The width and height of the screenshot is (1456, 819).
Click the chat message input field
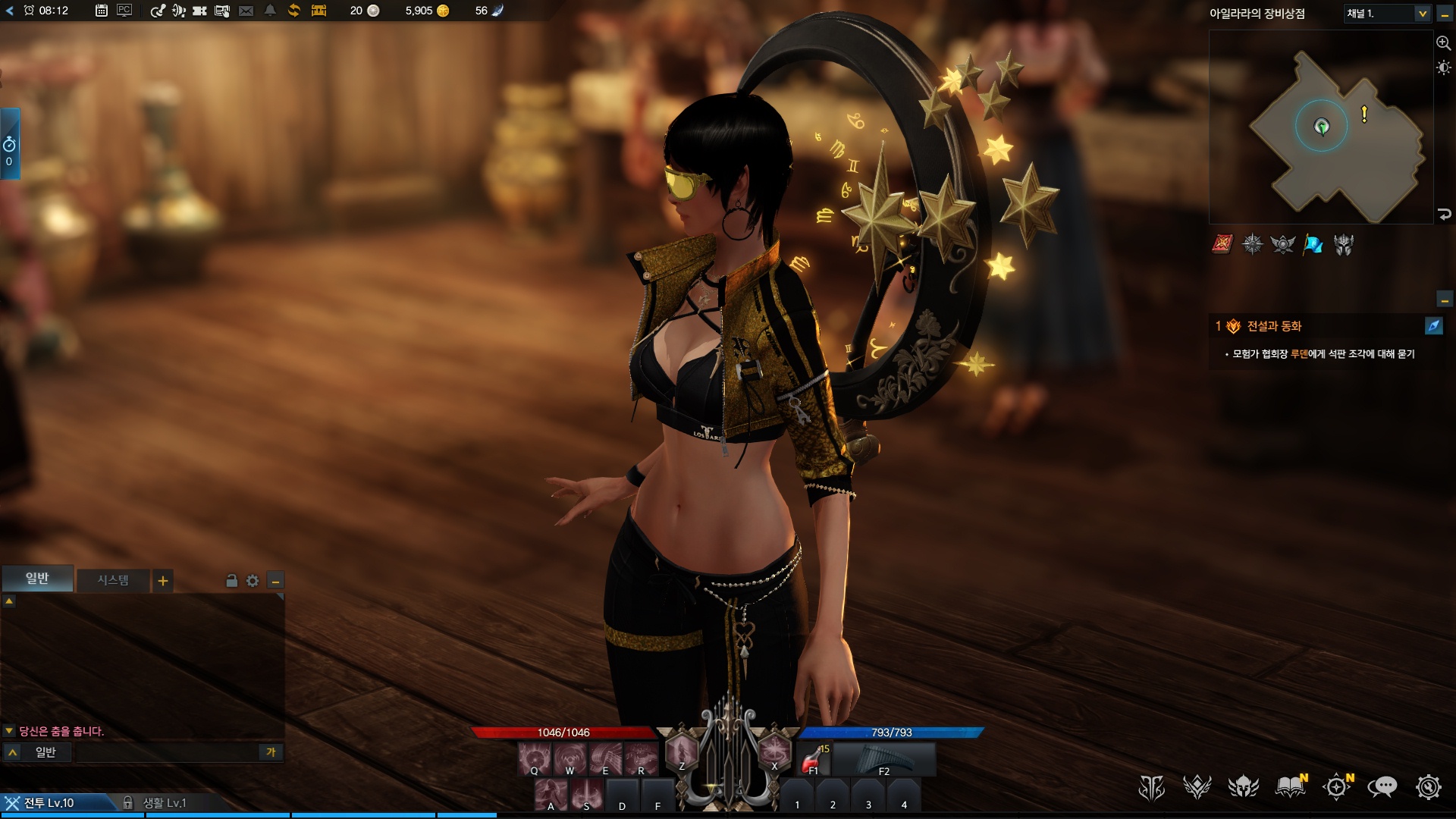pos(167,752)
